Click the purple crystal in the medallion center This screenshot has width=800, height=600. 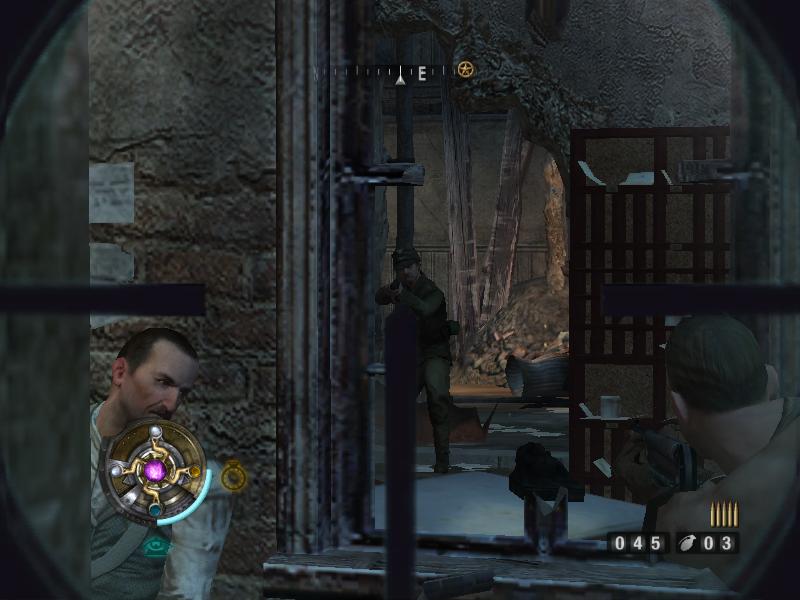coord(155,469)
